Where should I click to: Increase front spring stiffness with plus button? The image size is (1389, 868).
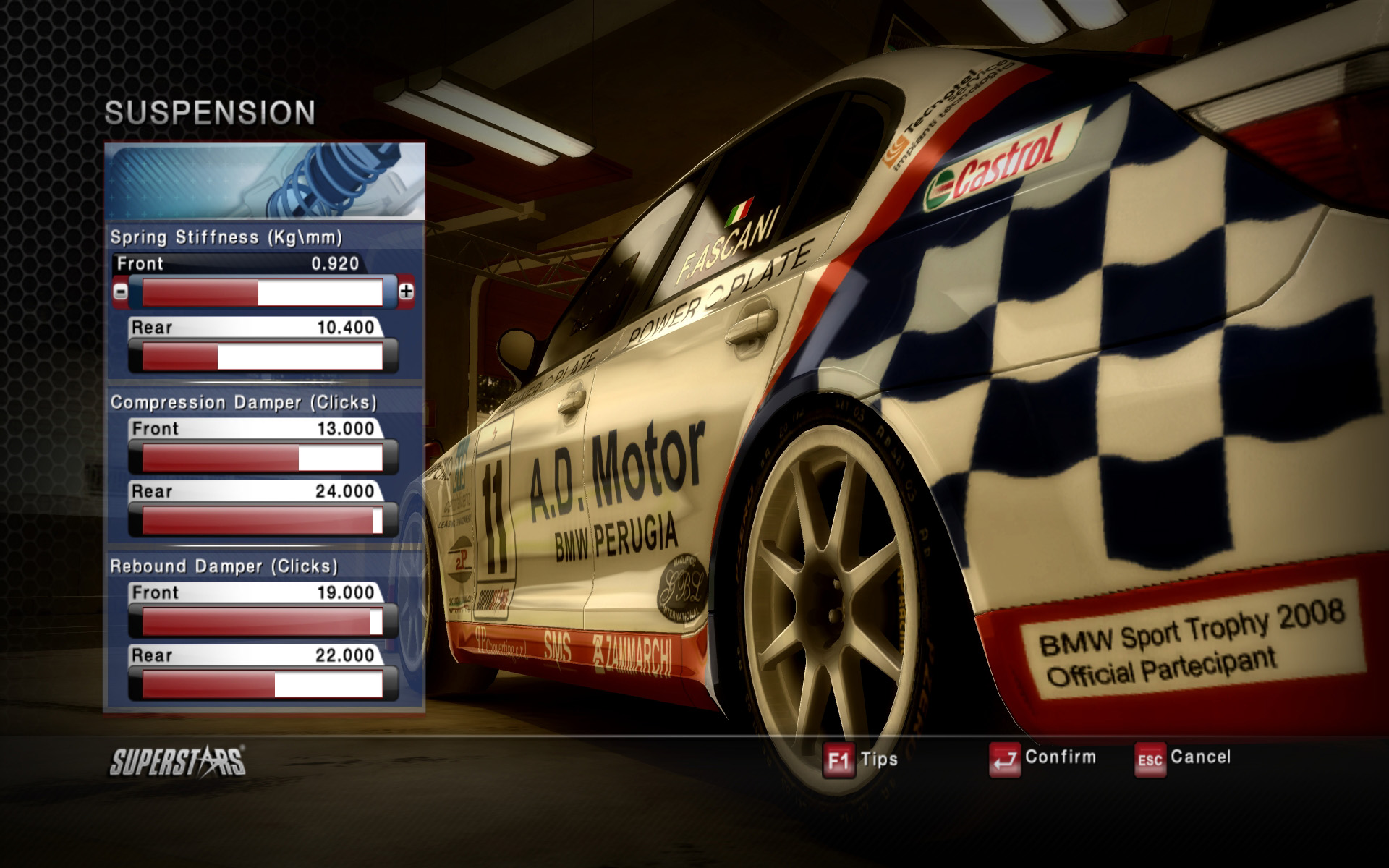click(407, 292)
